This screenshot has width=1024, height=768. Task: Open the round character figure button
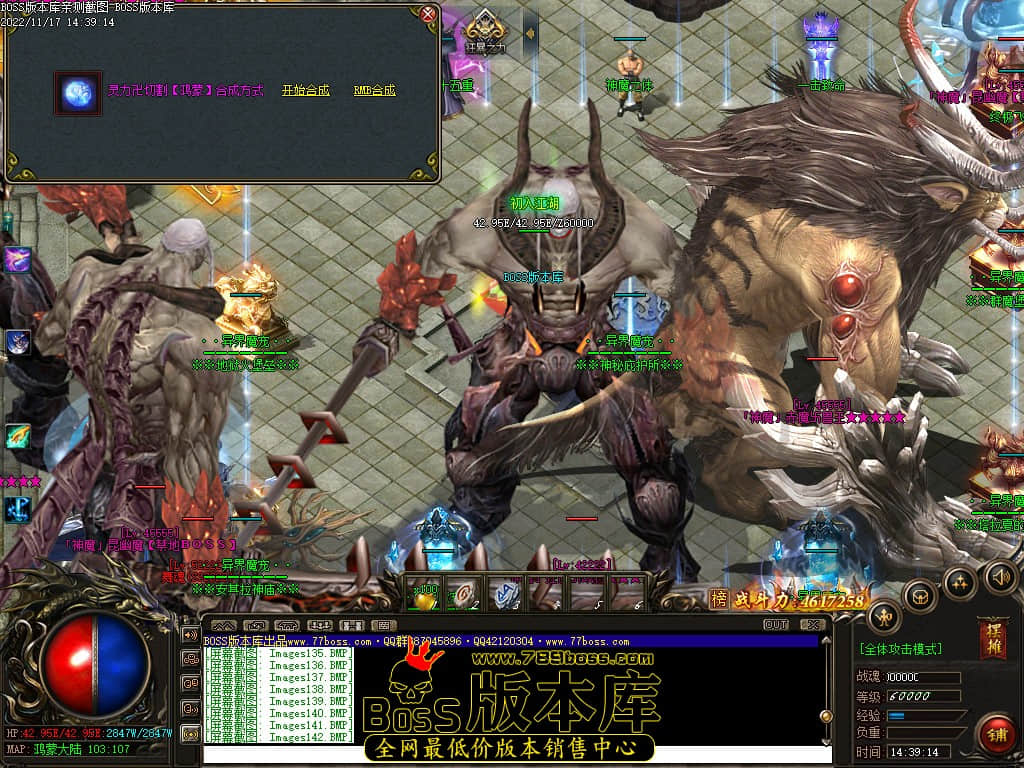point(884,617)
